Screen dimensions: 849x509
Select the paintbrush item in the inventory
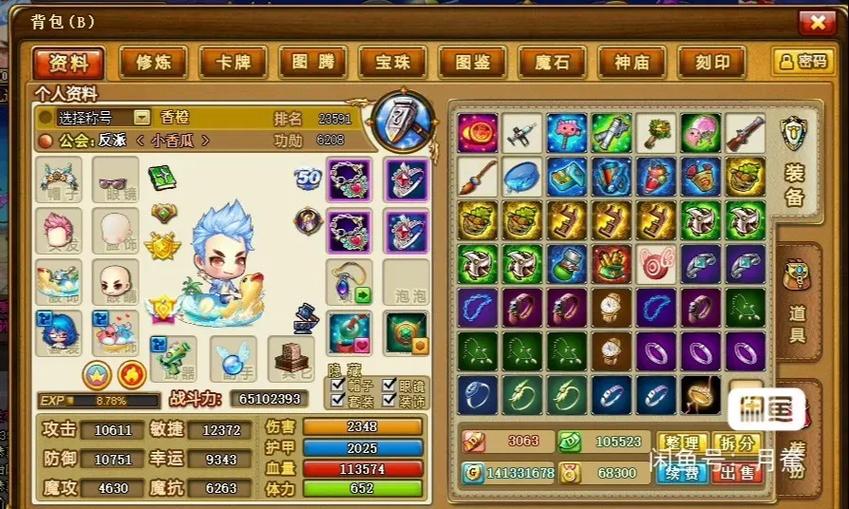478,176
